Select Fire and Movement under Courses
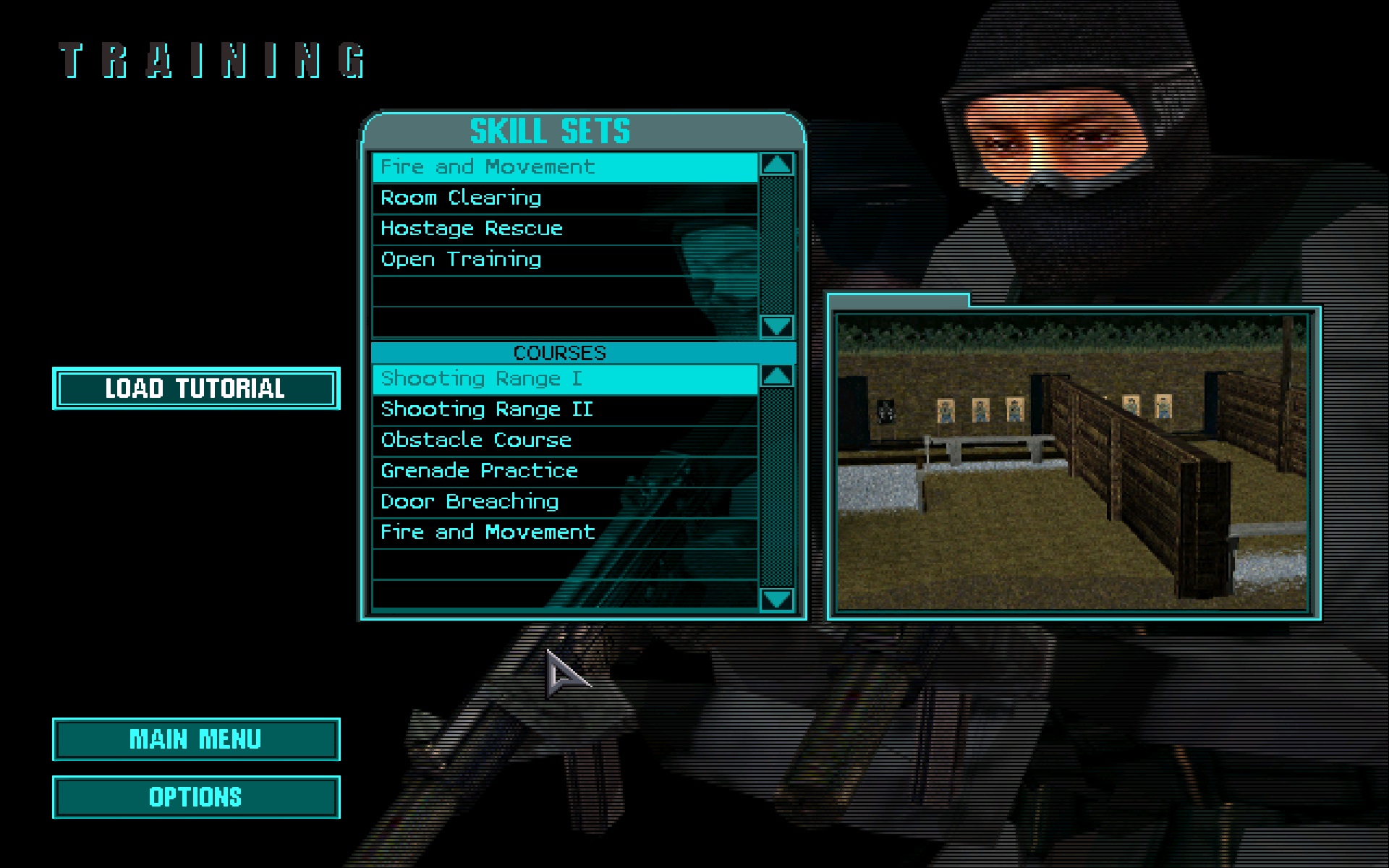 click(557, 532)
